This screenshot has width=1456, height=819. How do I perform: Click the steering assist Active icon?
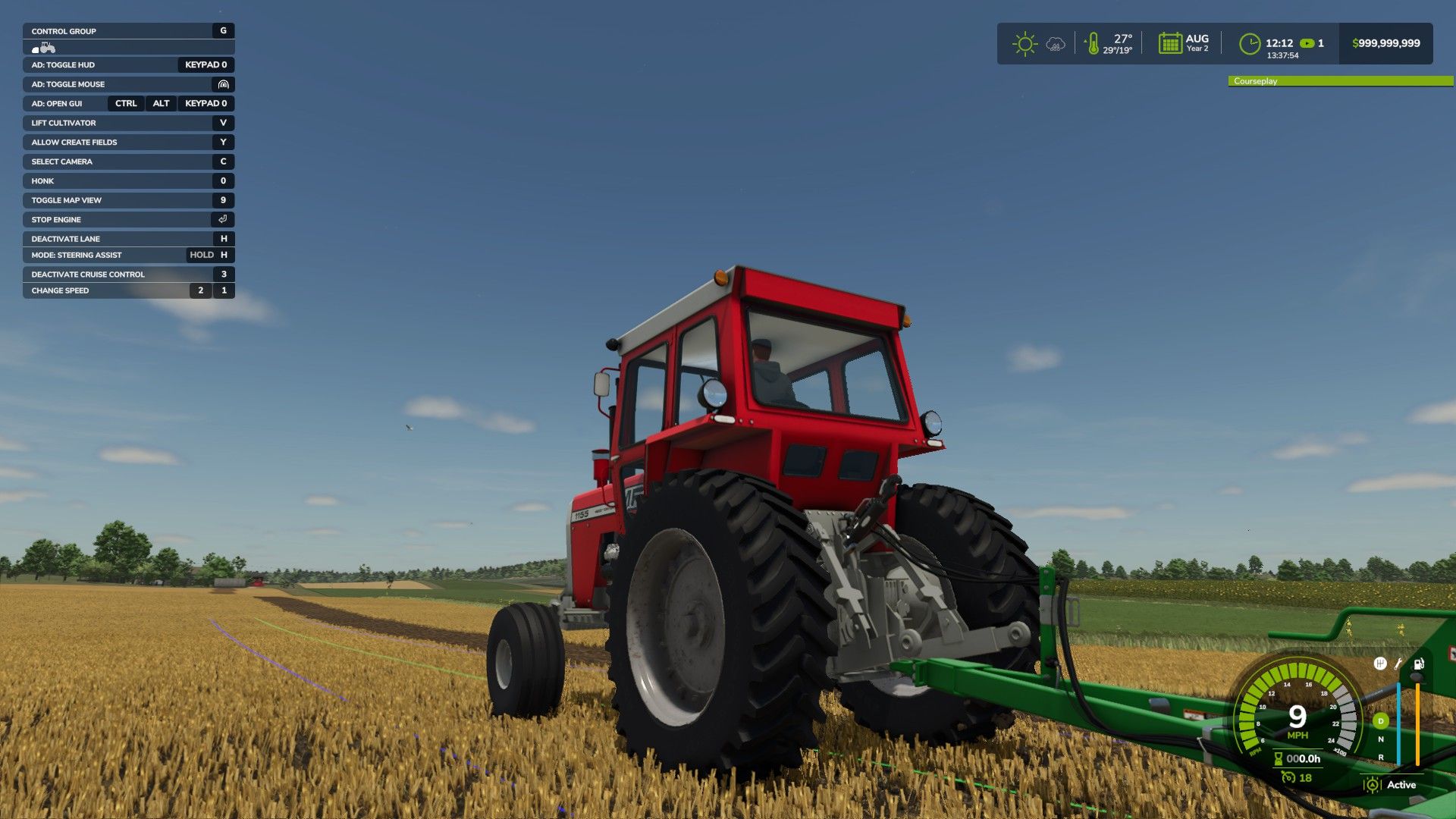[1373, 785]
